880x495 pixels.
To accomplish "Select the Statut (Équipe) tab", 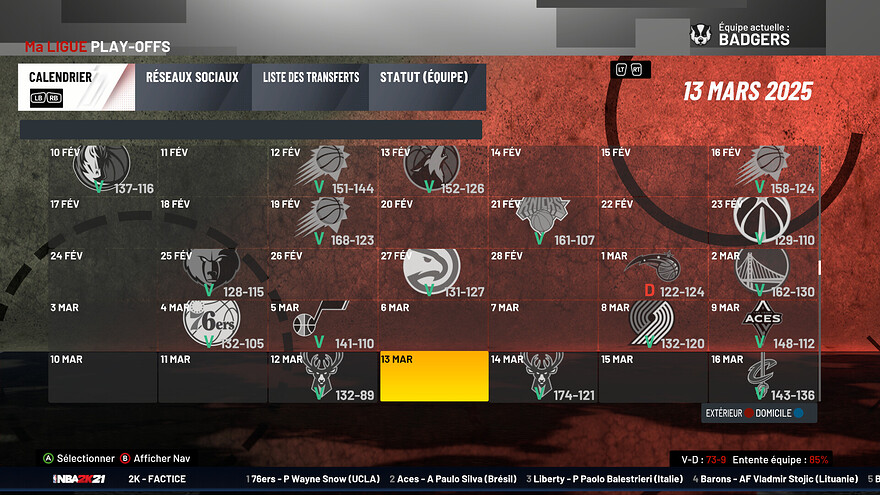I will [427, 87].
